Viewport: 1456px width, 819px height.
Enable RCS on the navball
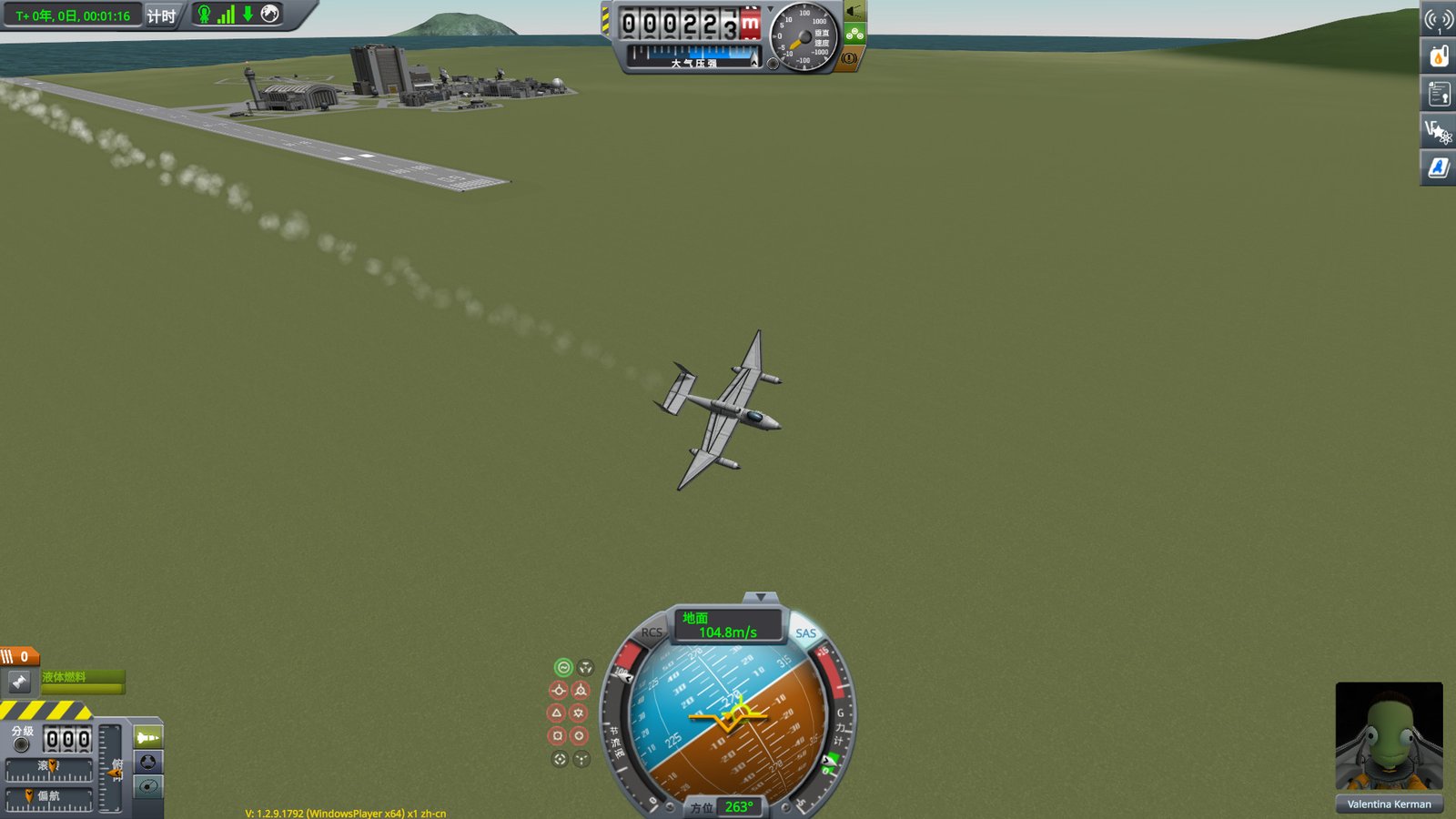point(652,632)
